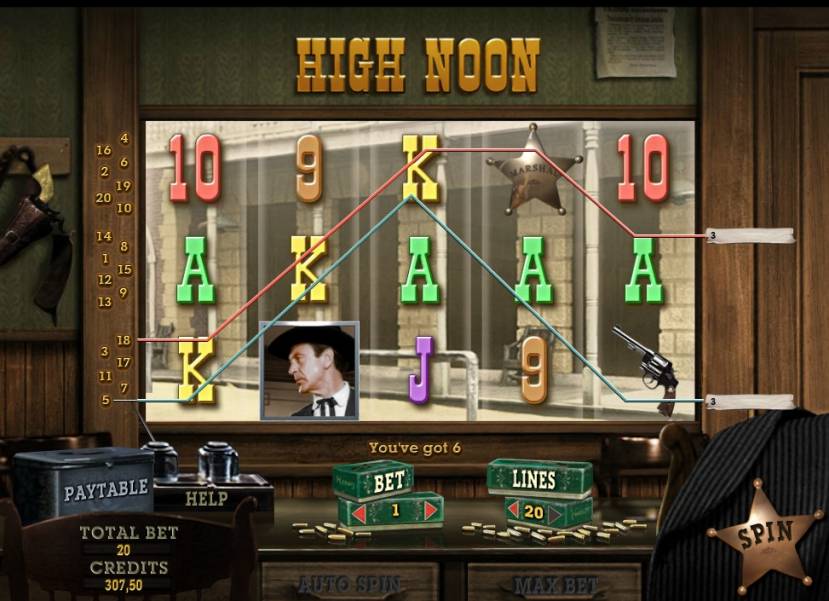Select payline number 5
This screenshot has width=829, height=601.
click(105, 400)
